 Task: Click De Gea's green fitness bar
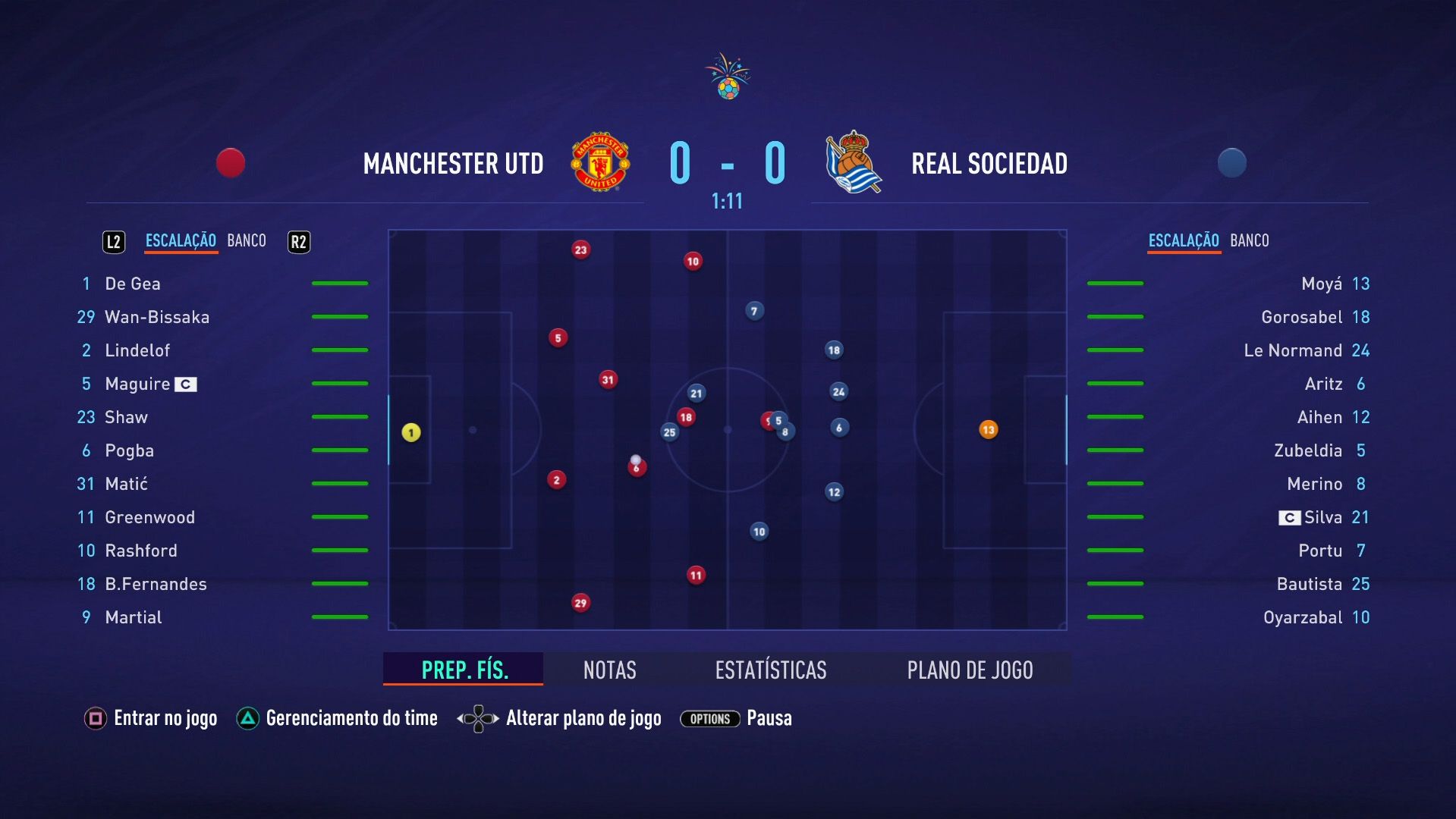(x=340, y=282)
